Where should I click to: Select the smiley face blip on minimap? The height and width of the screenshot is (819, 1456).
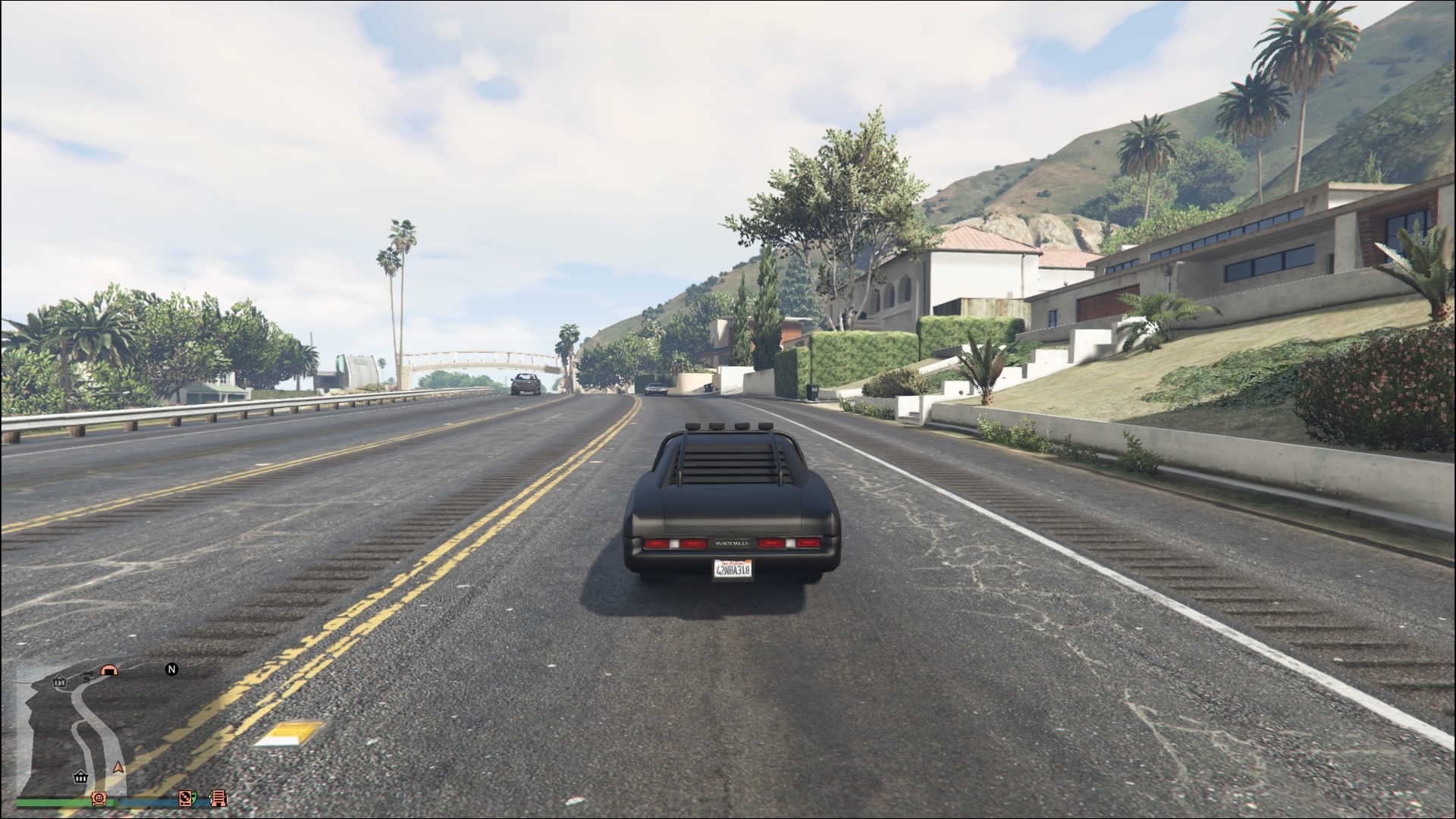tap(99, 798)
